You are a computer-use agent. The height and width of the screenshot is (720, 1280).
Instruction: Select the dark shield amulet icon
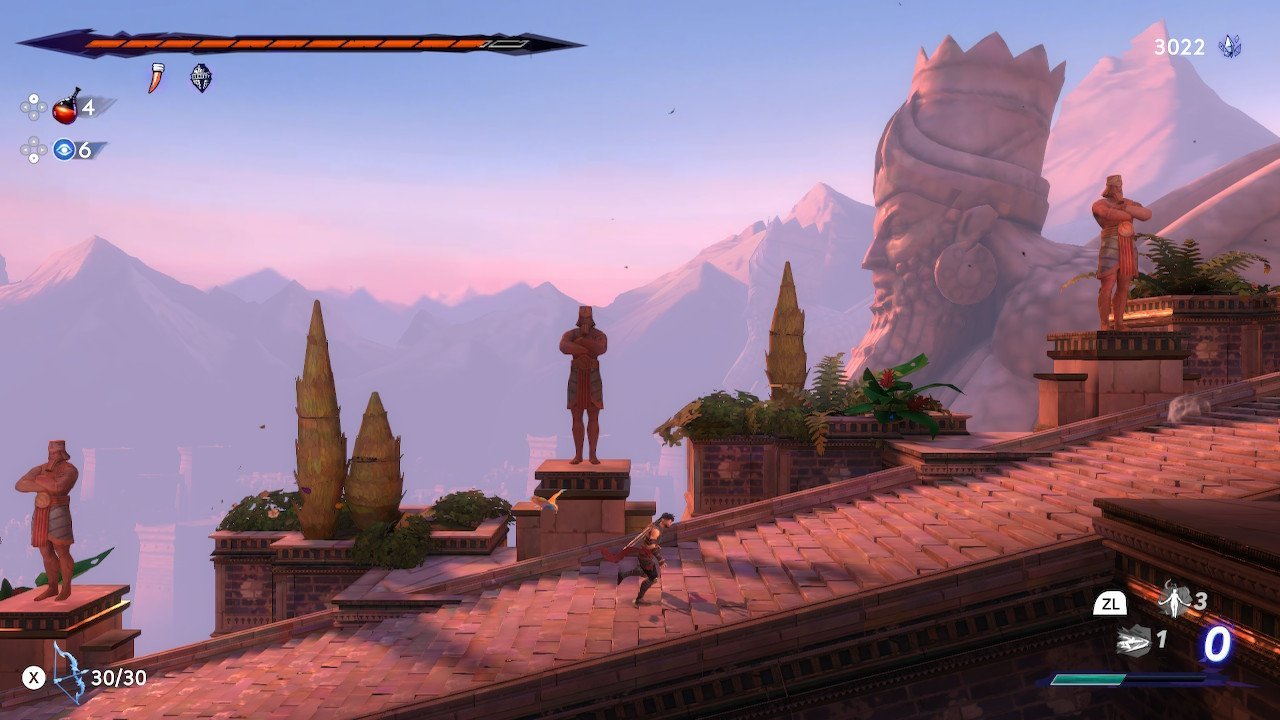[x=201, y=78]
